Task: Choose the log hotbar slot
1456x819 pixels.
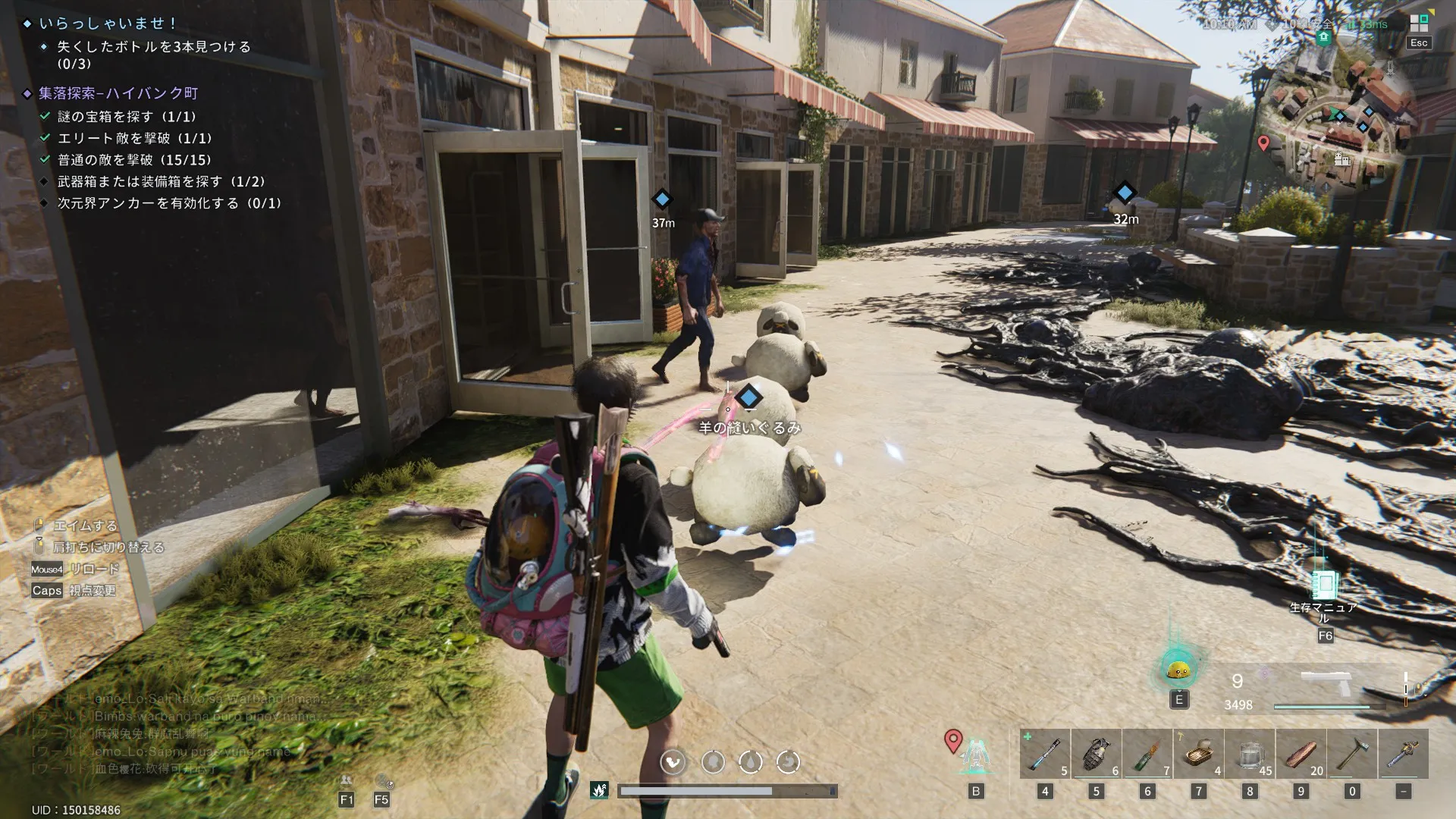Action: pos(1301,754)
